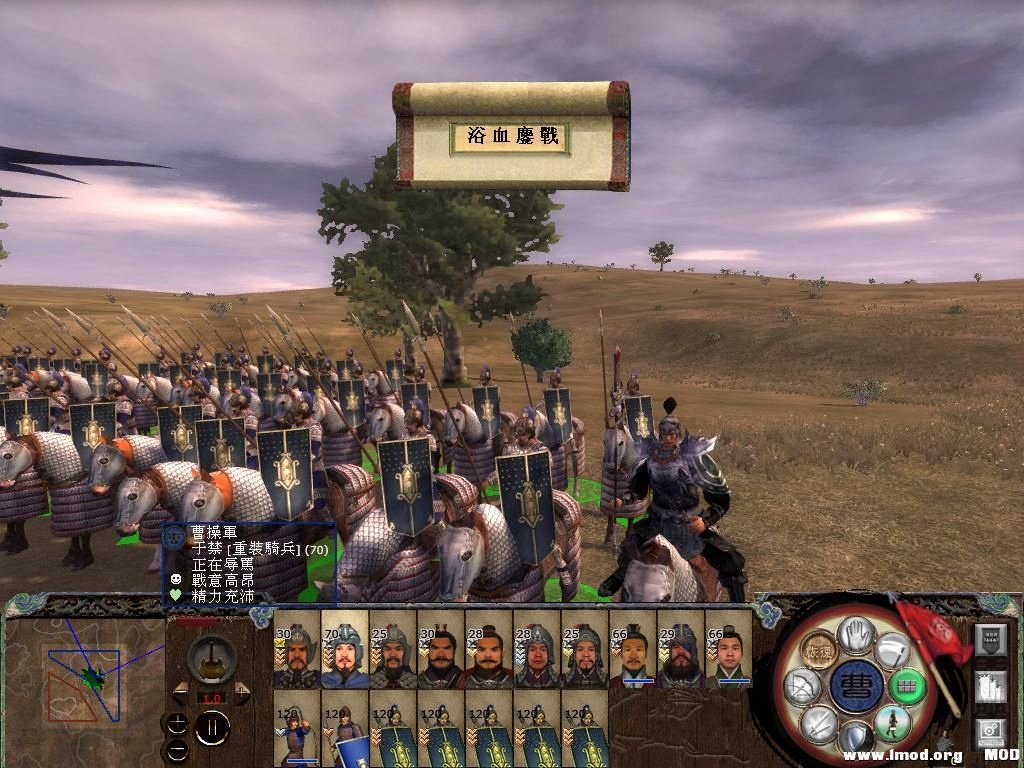Zoom in the minimap with the plus button
Viewport: 1024px width, 768px height.
click(x=177, y=722)
